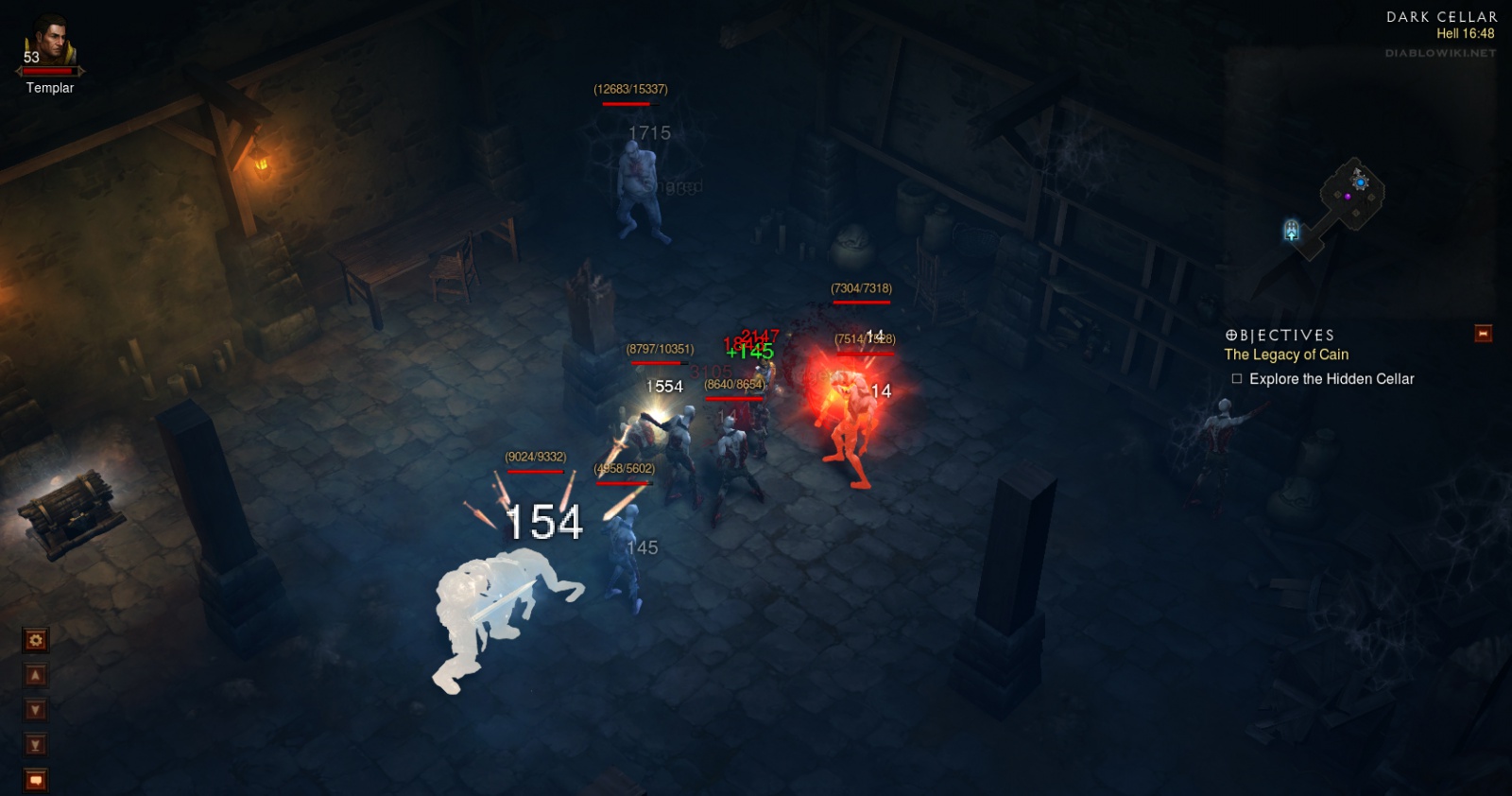Open The Legacy of Cain quest

pos(1286,355)
